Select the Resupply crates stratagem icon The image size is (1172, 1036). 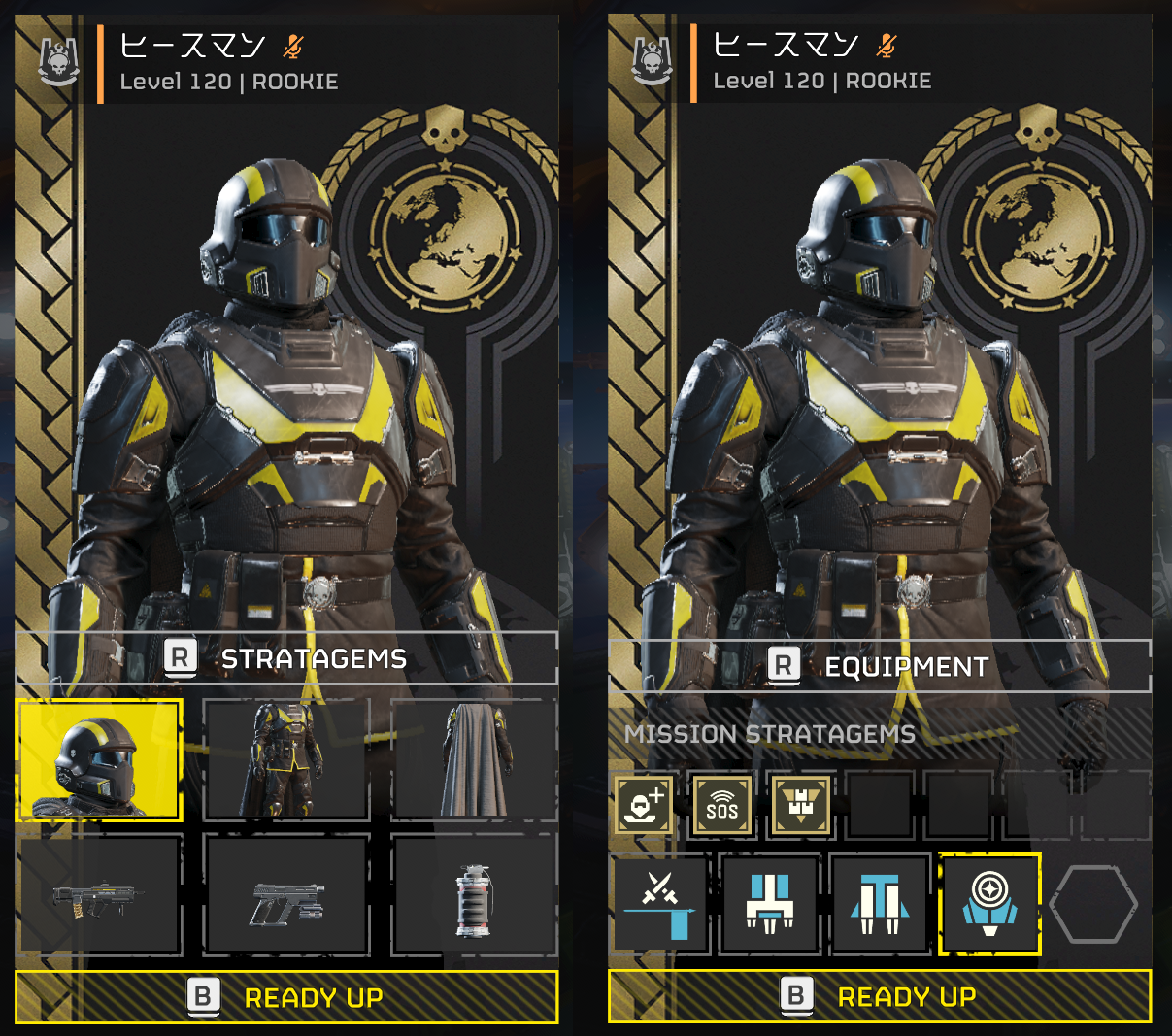click(800, 805)
